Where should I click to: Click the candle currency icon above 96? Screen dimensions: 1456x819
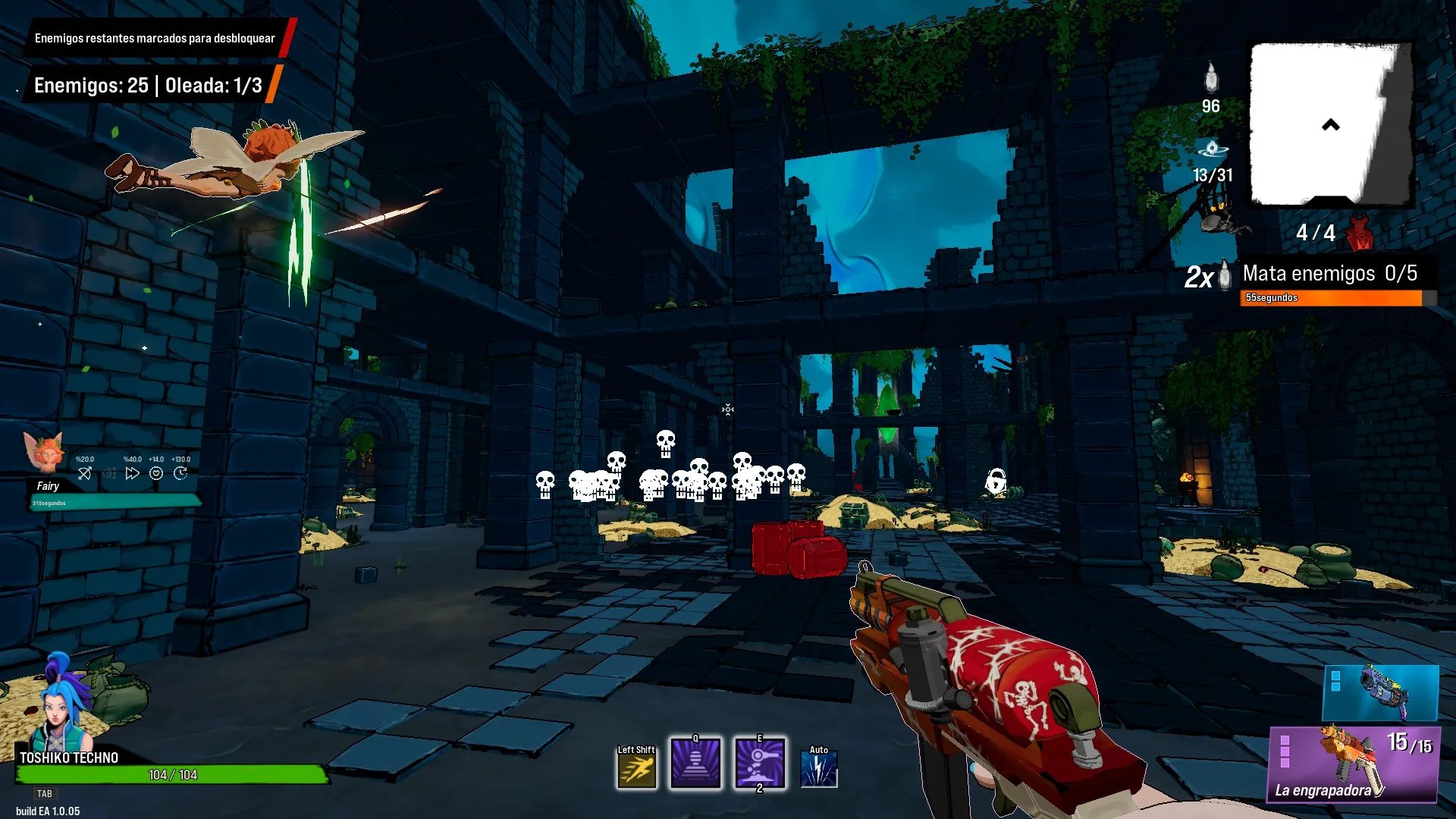coord(1211,77)
